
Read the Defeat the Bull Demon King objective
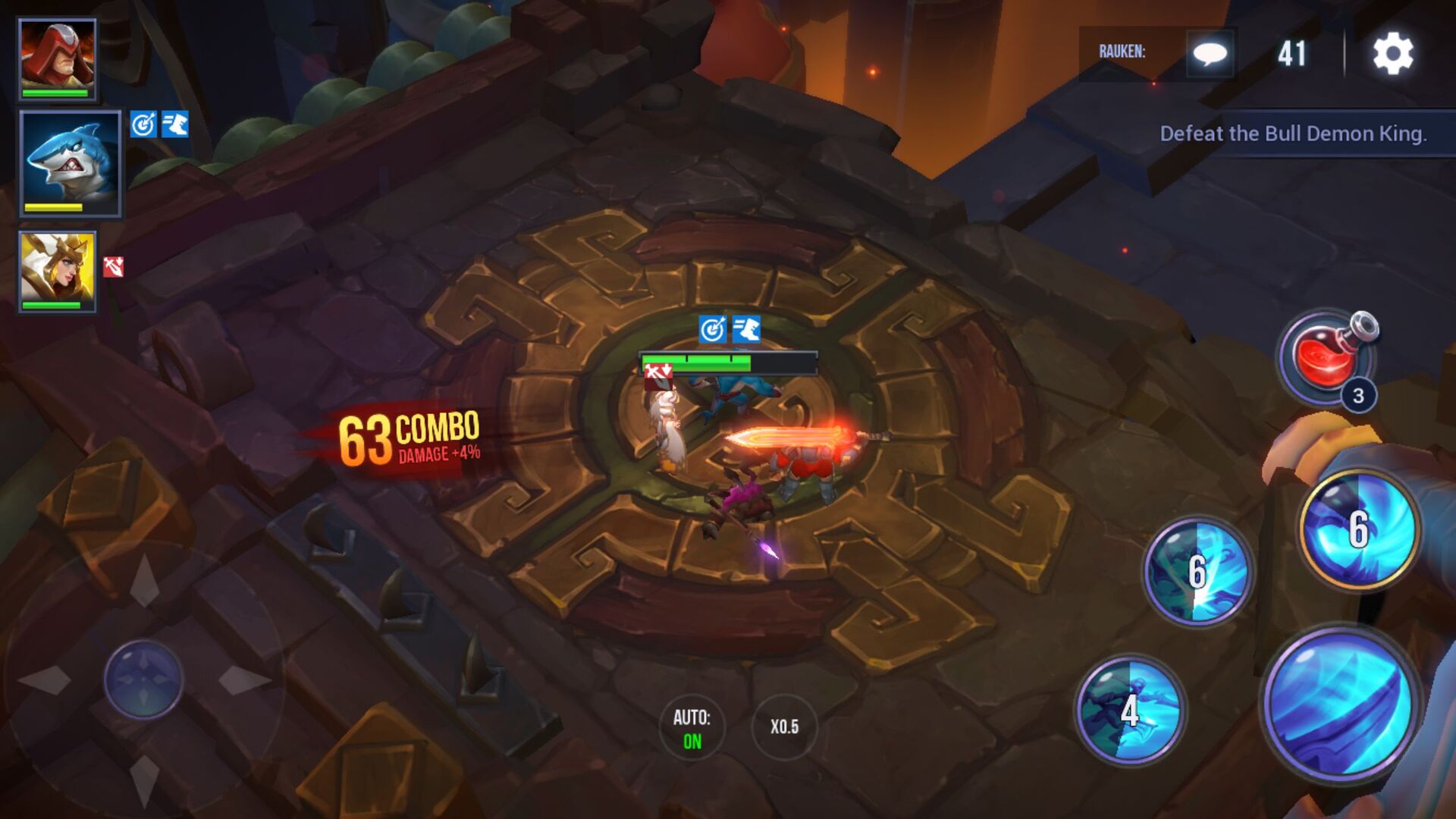tap(1294, 133)
